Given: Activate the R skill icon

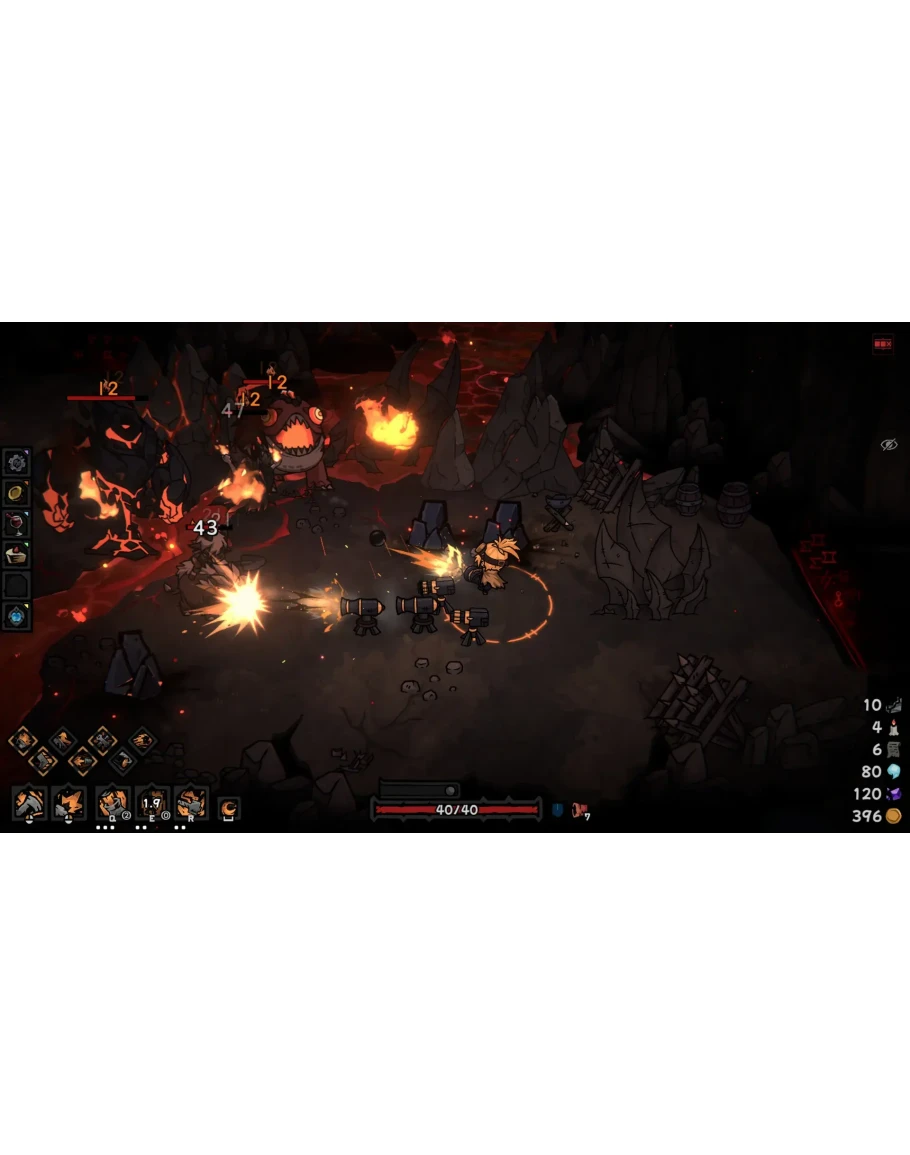Looking at the screenshot, I should 191,803.
